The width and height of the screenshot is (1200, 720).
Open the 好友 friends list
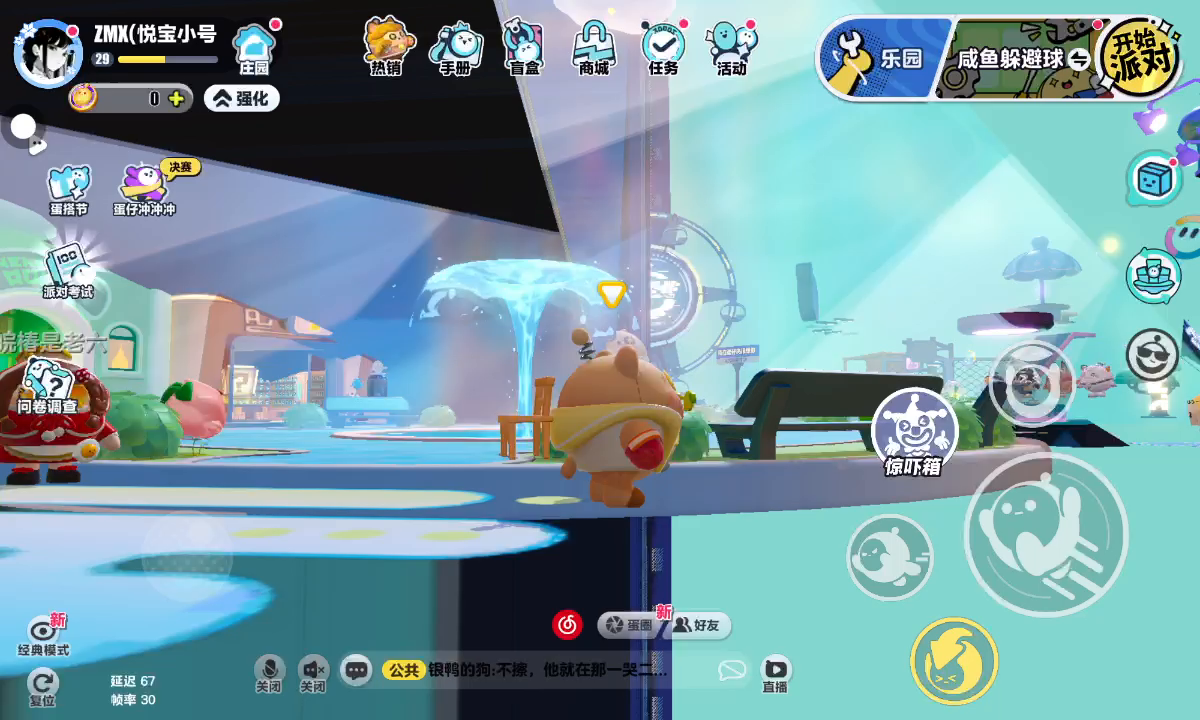[x=697, y=625]
